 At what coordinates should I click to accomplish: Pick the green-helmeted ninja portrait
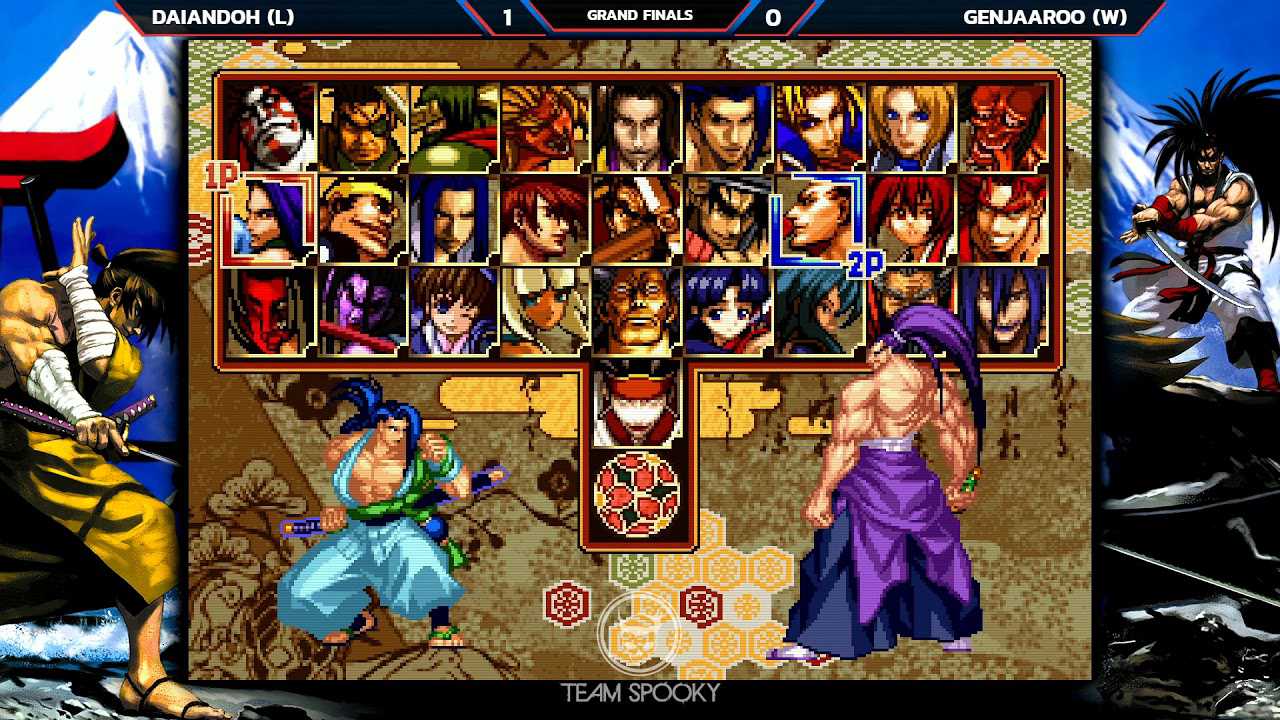pyautogui.click(x=453, y=127)
